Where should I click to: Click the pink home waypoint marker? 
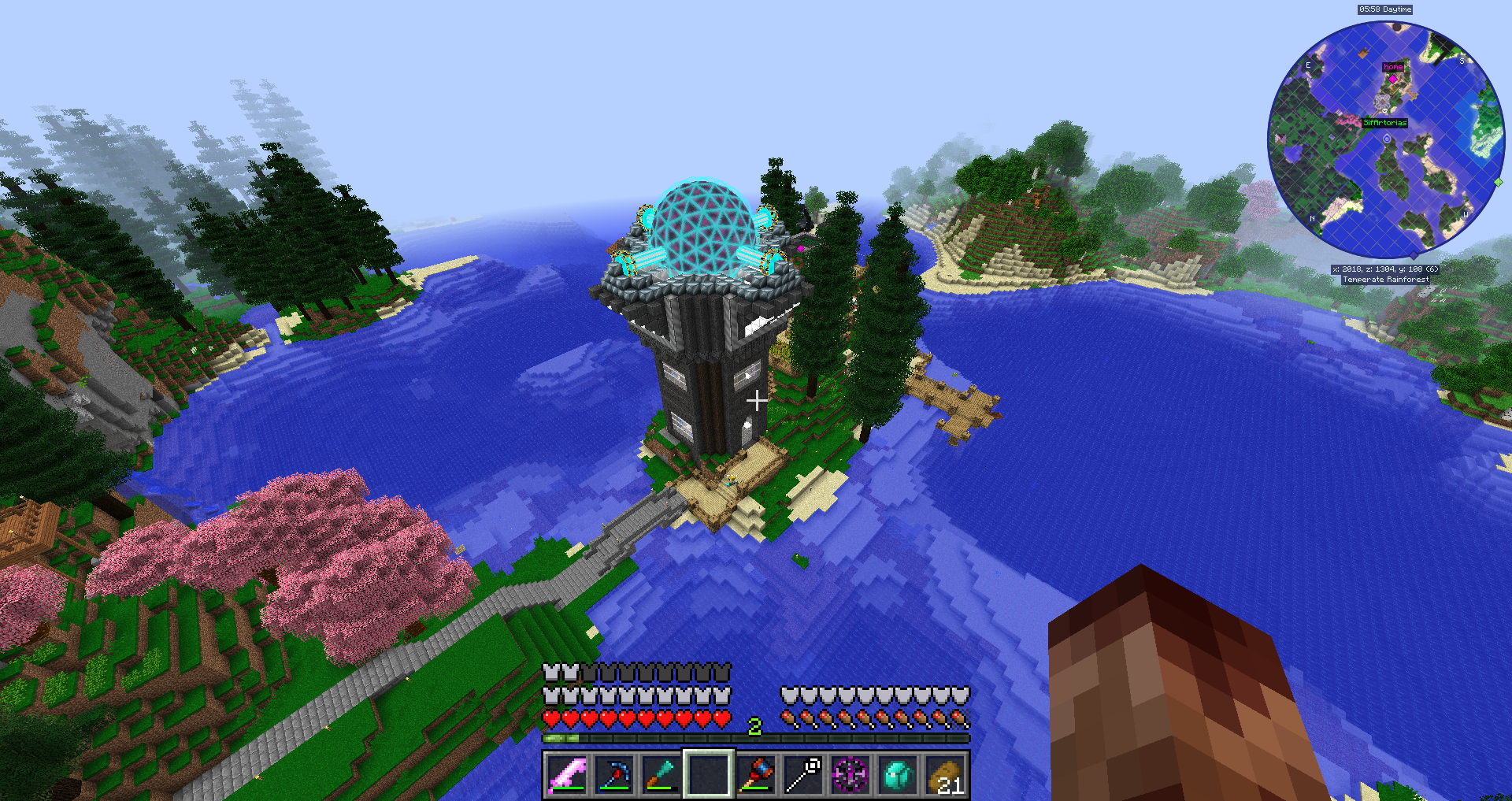pos(1393,79)
